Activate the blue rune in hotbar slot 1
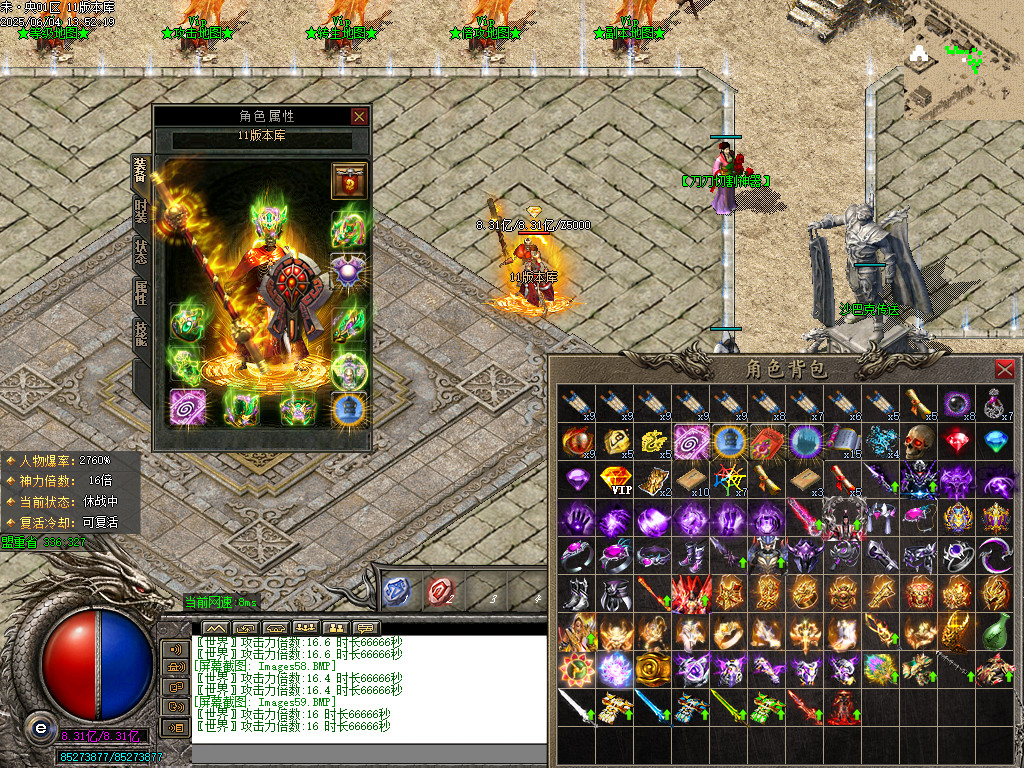The height and width of the screenshot is (768, 1024). [x=397, y=591]
